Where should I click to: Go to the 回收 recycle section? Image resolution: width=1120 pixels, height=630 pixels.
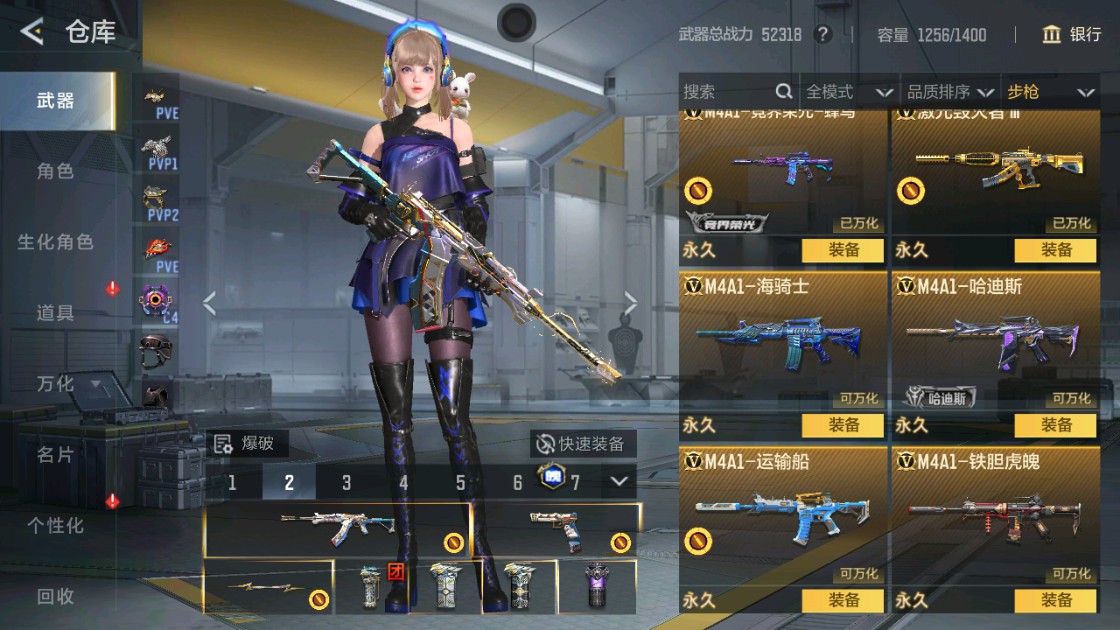coord(55,596)
